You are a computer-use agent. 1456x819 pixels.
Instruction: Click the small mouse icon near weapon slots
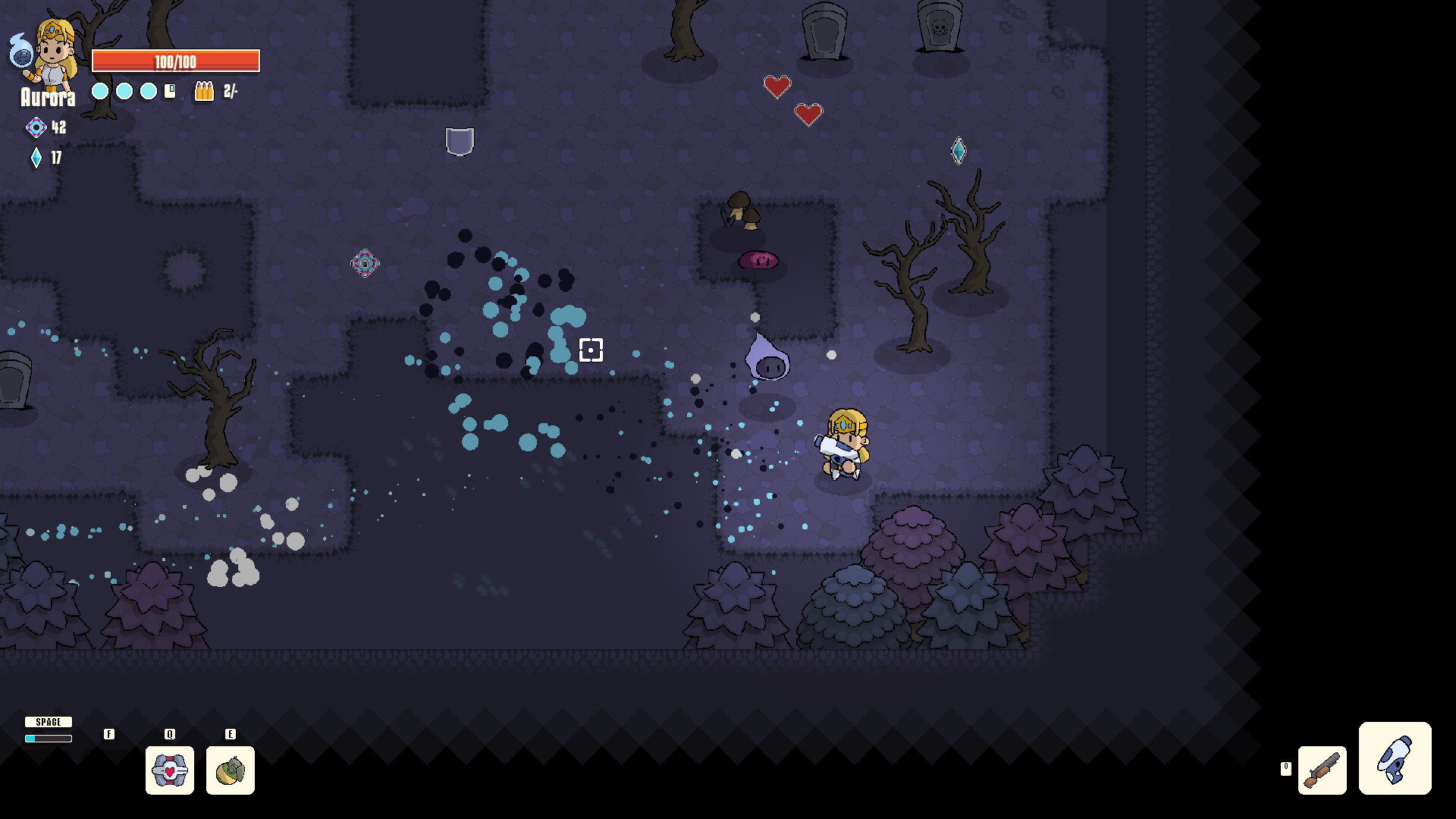tap(1286, 767)
